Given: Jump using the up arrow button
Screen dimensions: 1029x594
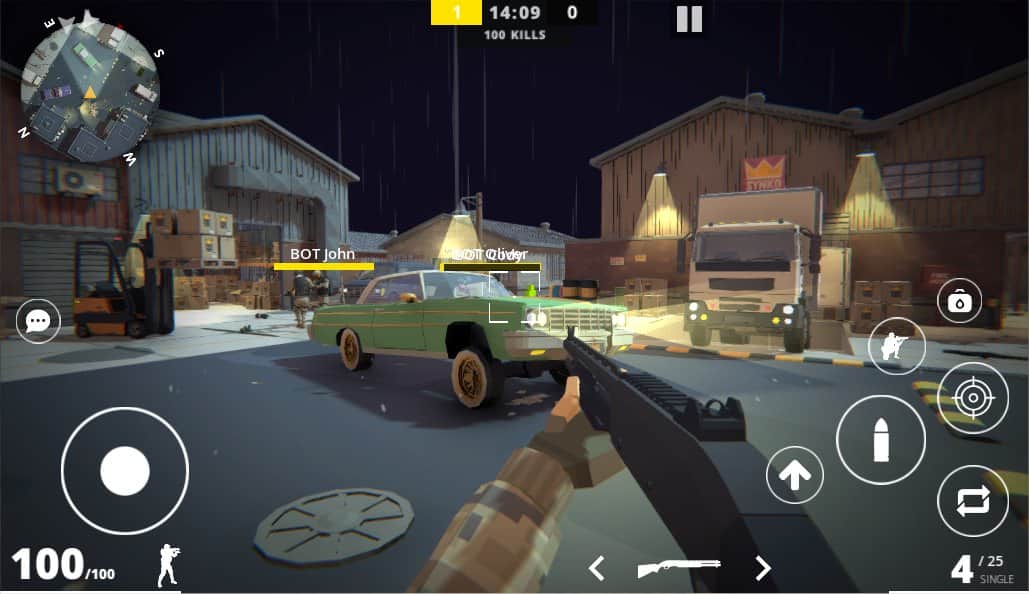Looking at the screenshot, I should click(x=795, y=475).
